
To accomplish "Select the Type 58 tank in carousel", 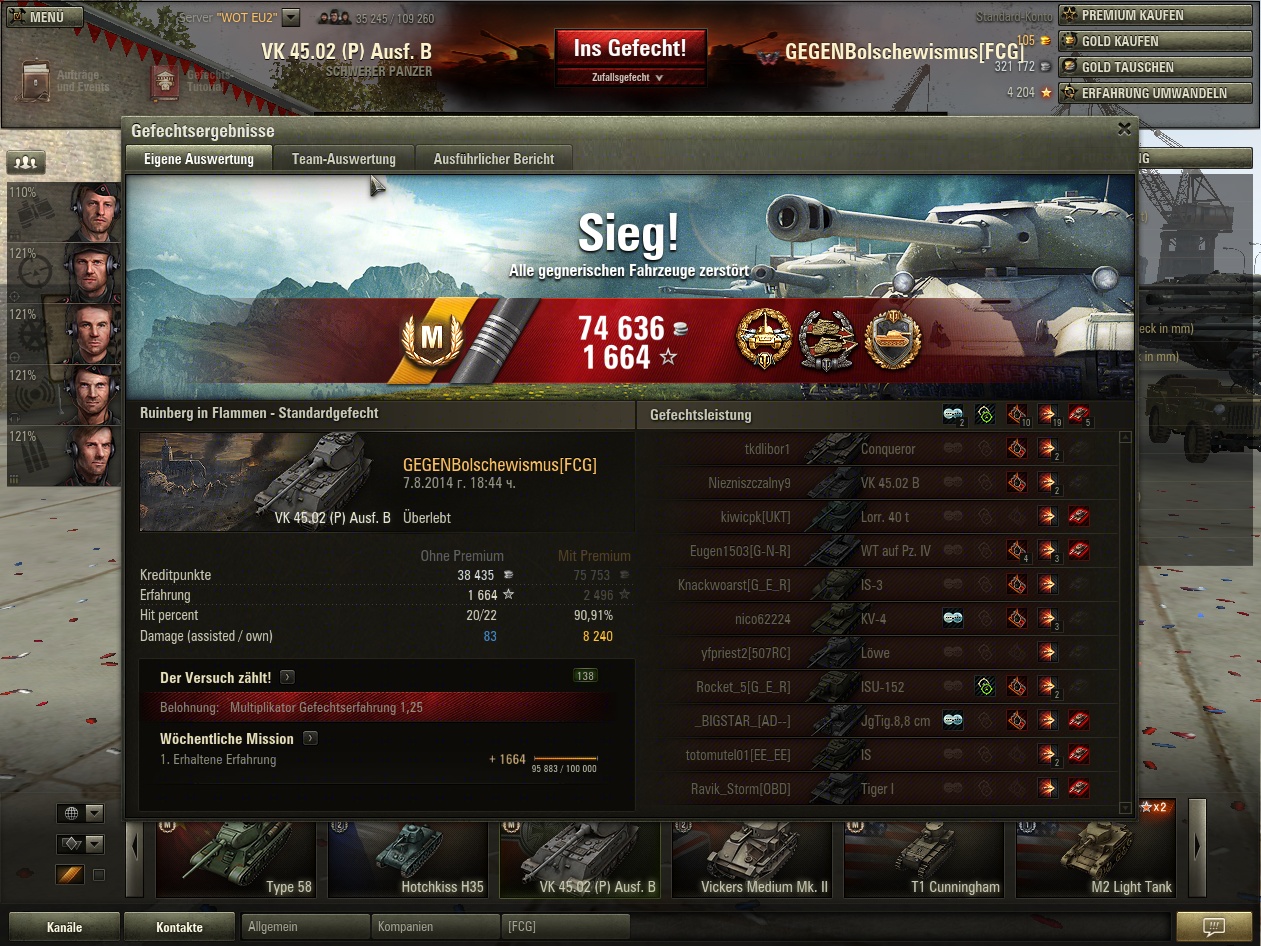I will pos(240,859).
